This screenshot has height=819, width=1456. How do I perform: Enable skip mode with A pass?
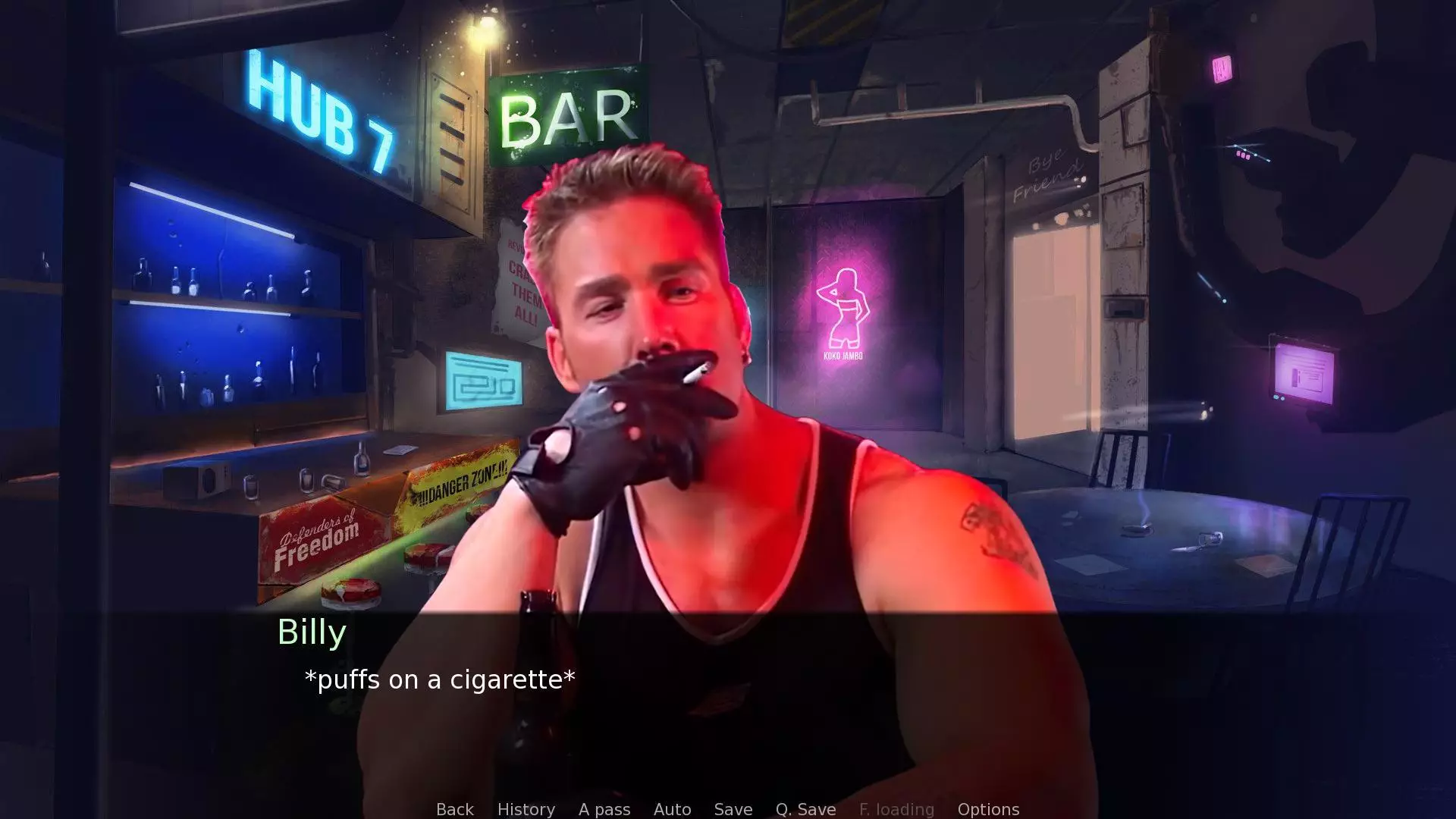click(604, 809)
